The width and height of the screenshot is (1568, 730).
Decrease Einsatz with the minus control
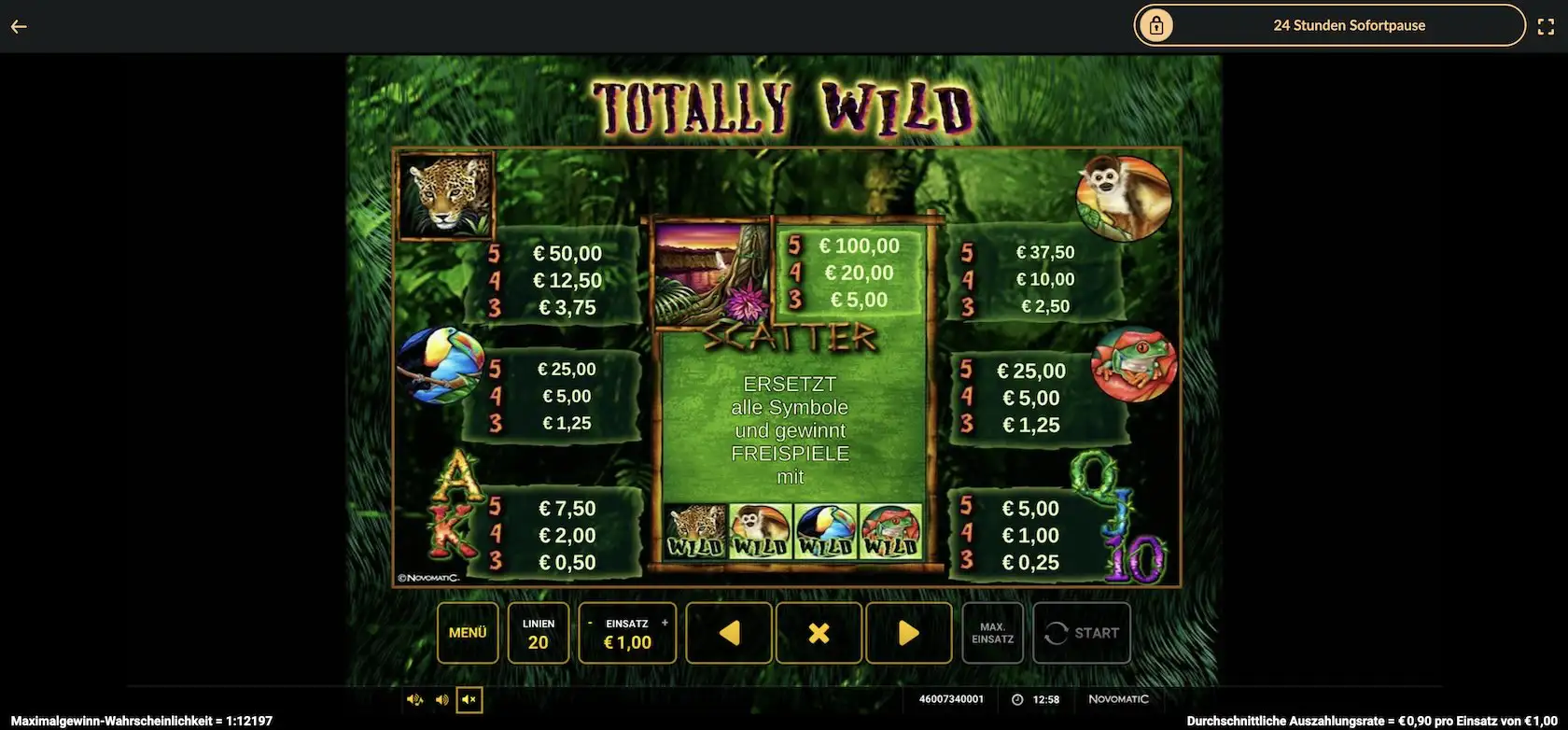pyautogui.click(x=590, y=622)
